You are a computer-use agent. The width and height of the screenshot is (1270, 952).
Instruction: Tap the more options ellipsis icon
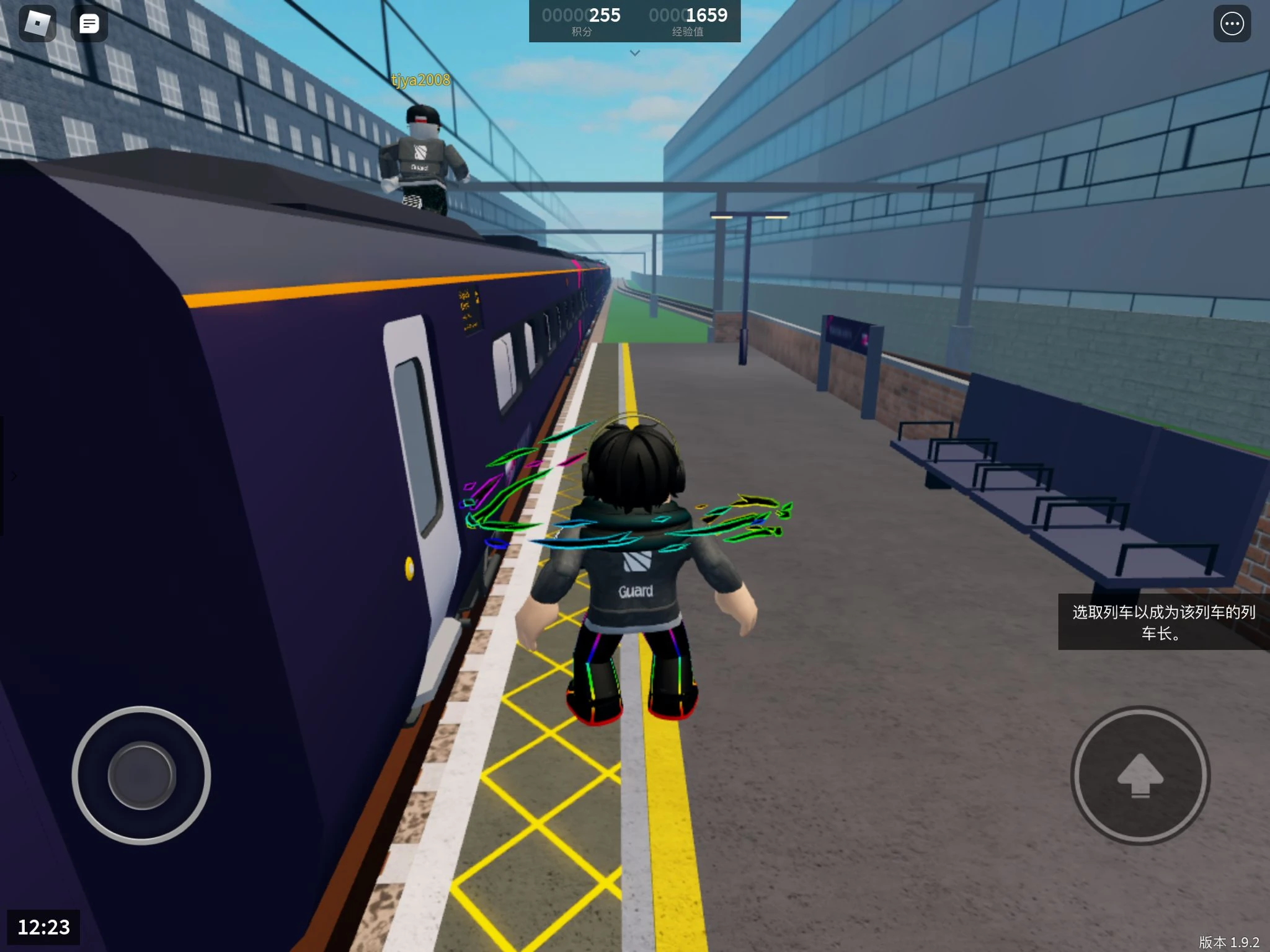tap(1232, 24)
